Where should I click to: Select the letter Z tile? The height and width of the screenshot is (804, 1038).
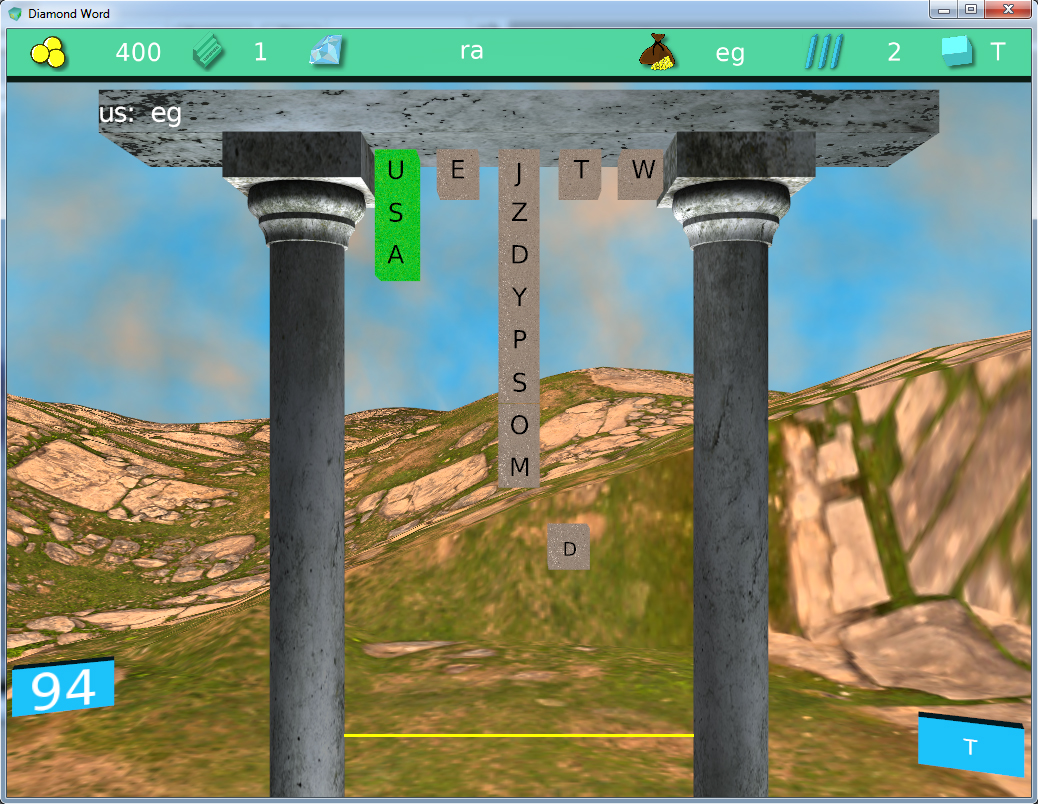pos(518,213)
